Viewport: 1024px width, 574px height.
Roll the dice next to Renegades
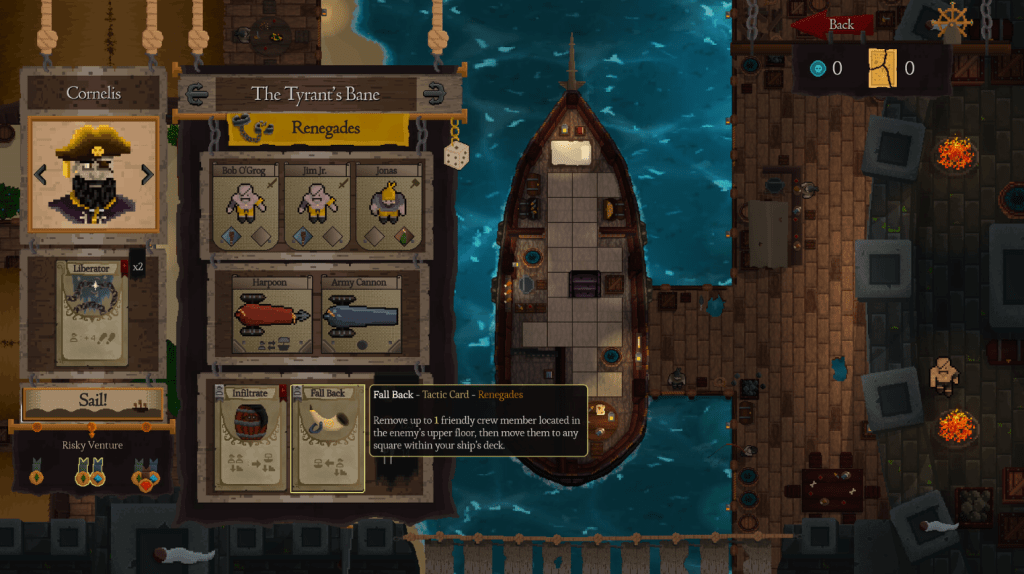coord(456,155)
